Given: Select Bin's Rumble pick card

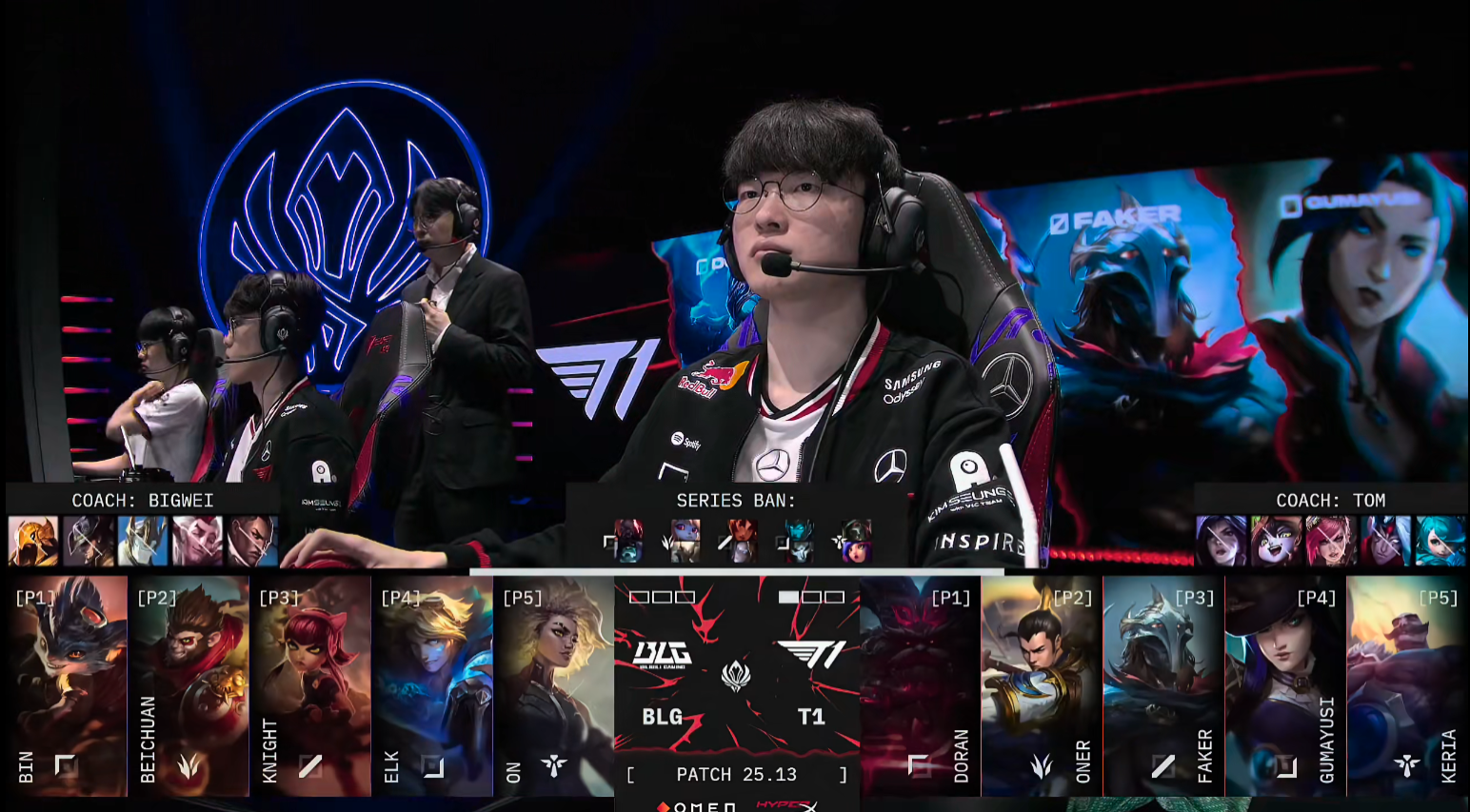Looking at the screenshot, I should click(68, 685).
